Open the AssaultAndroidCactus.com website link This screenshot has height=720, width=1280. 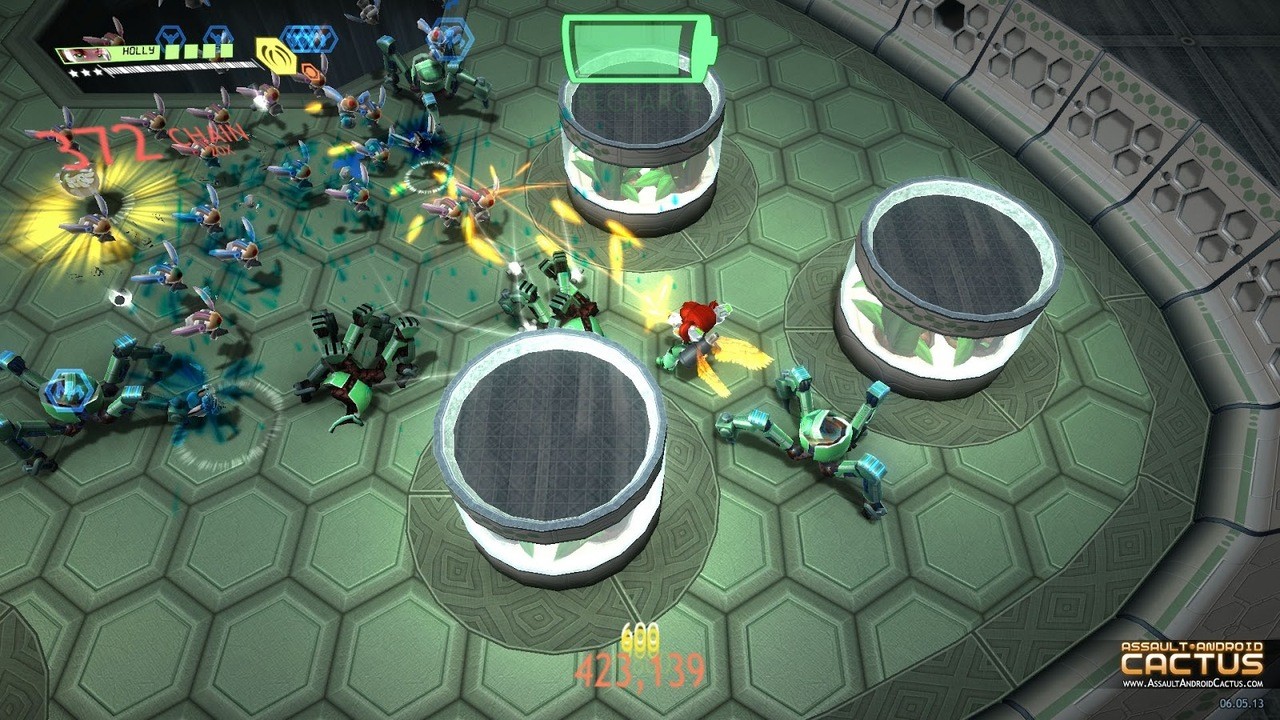(1193, 683)
